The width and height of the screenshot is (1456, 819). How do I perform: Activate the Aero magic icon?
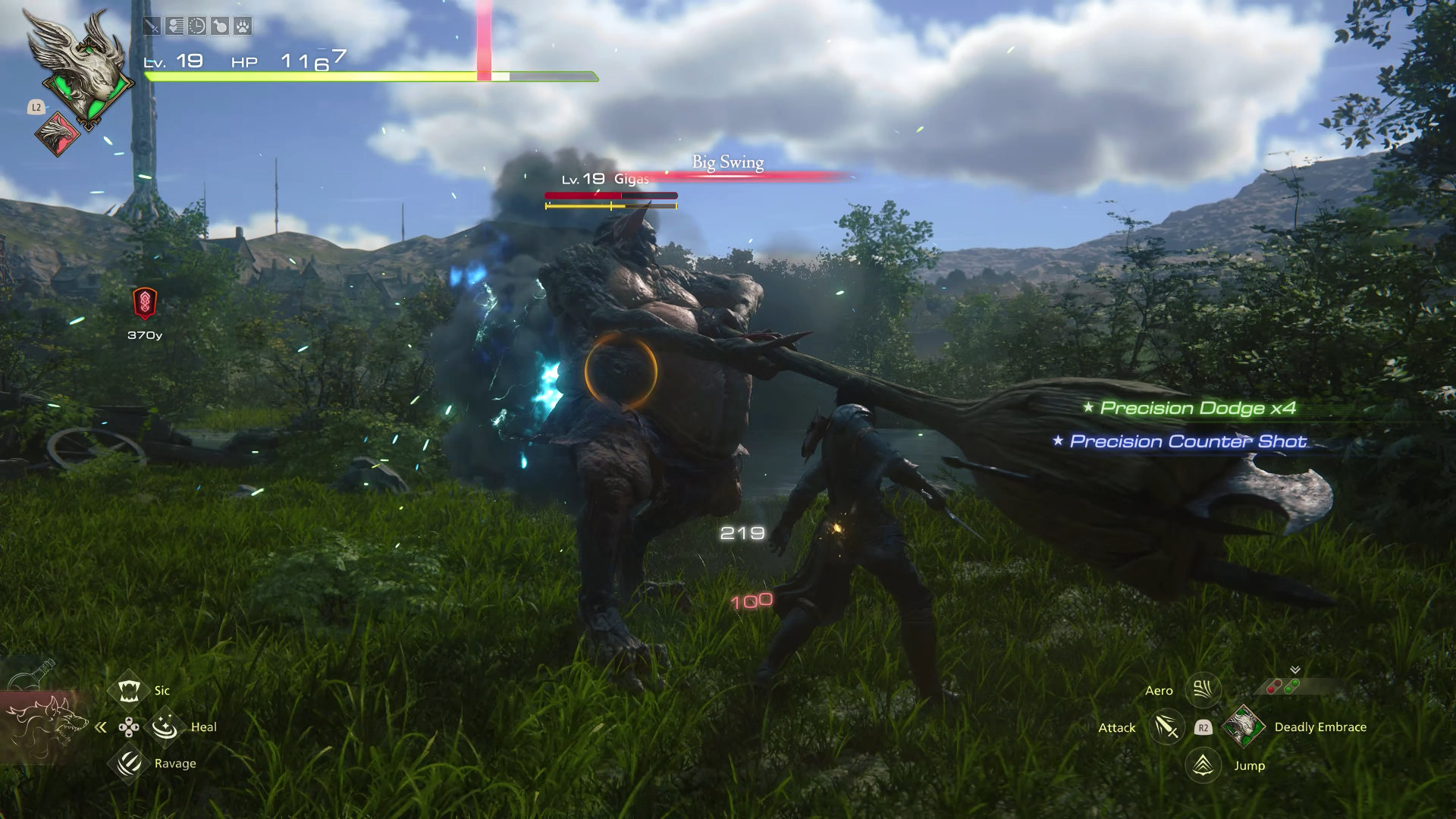pos(1203,690)
